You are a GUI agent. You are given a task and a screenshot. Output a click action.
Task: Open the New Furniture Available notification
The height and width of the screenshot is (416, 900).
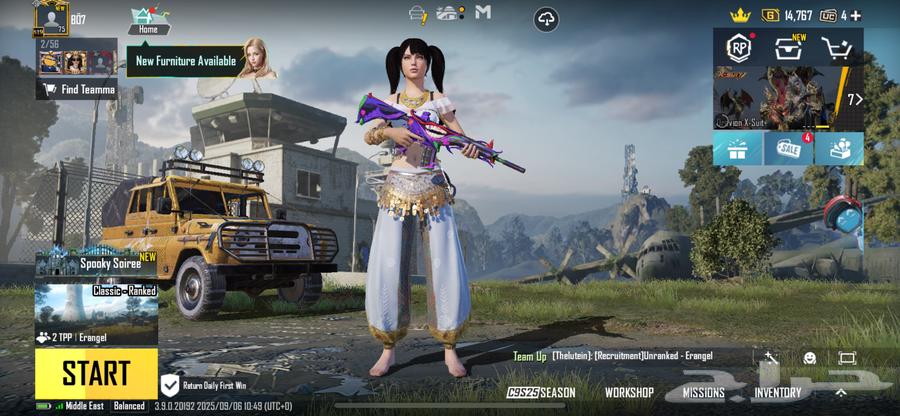pyautogui.click(x=186, y=61)
